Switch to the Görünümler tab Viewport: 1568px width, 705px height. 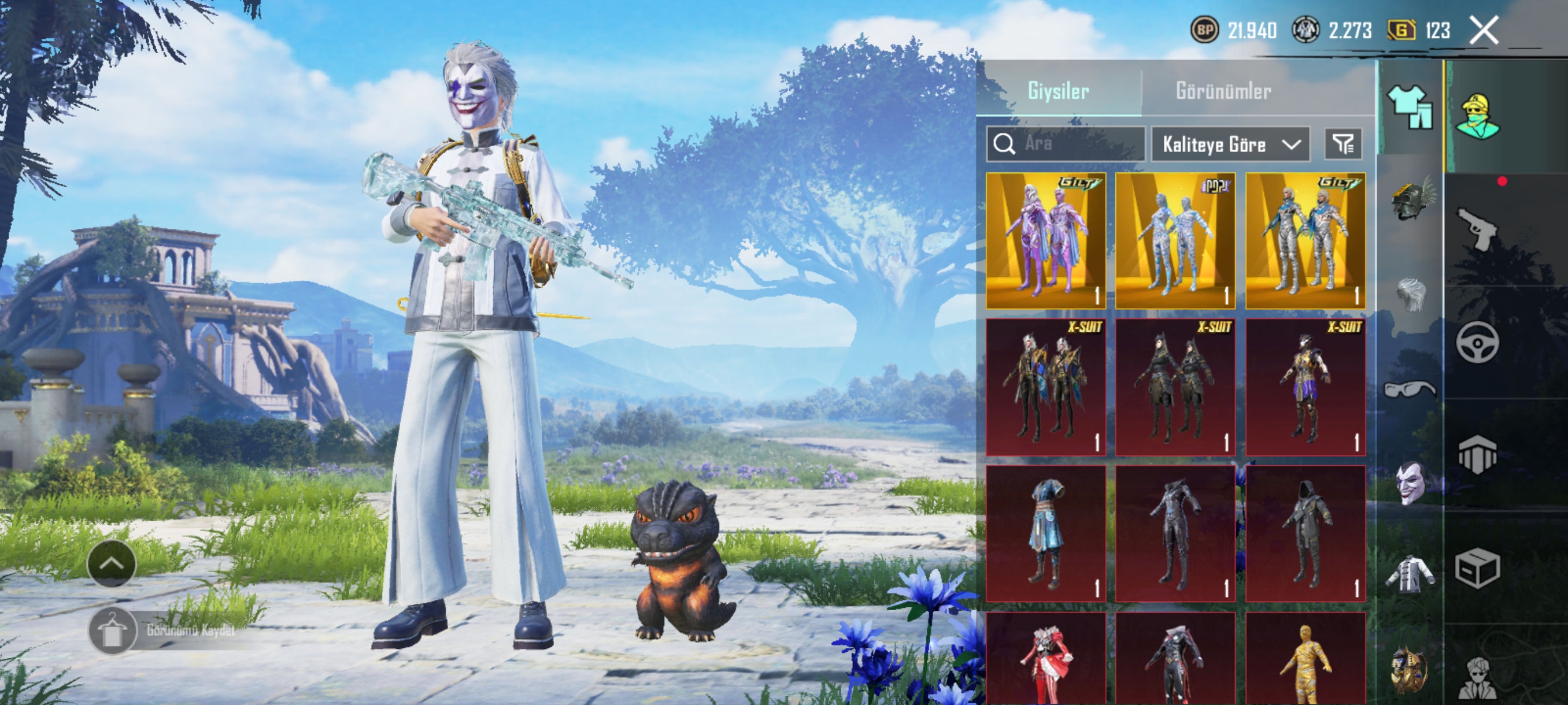tap(1223, 91)
